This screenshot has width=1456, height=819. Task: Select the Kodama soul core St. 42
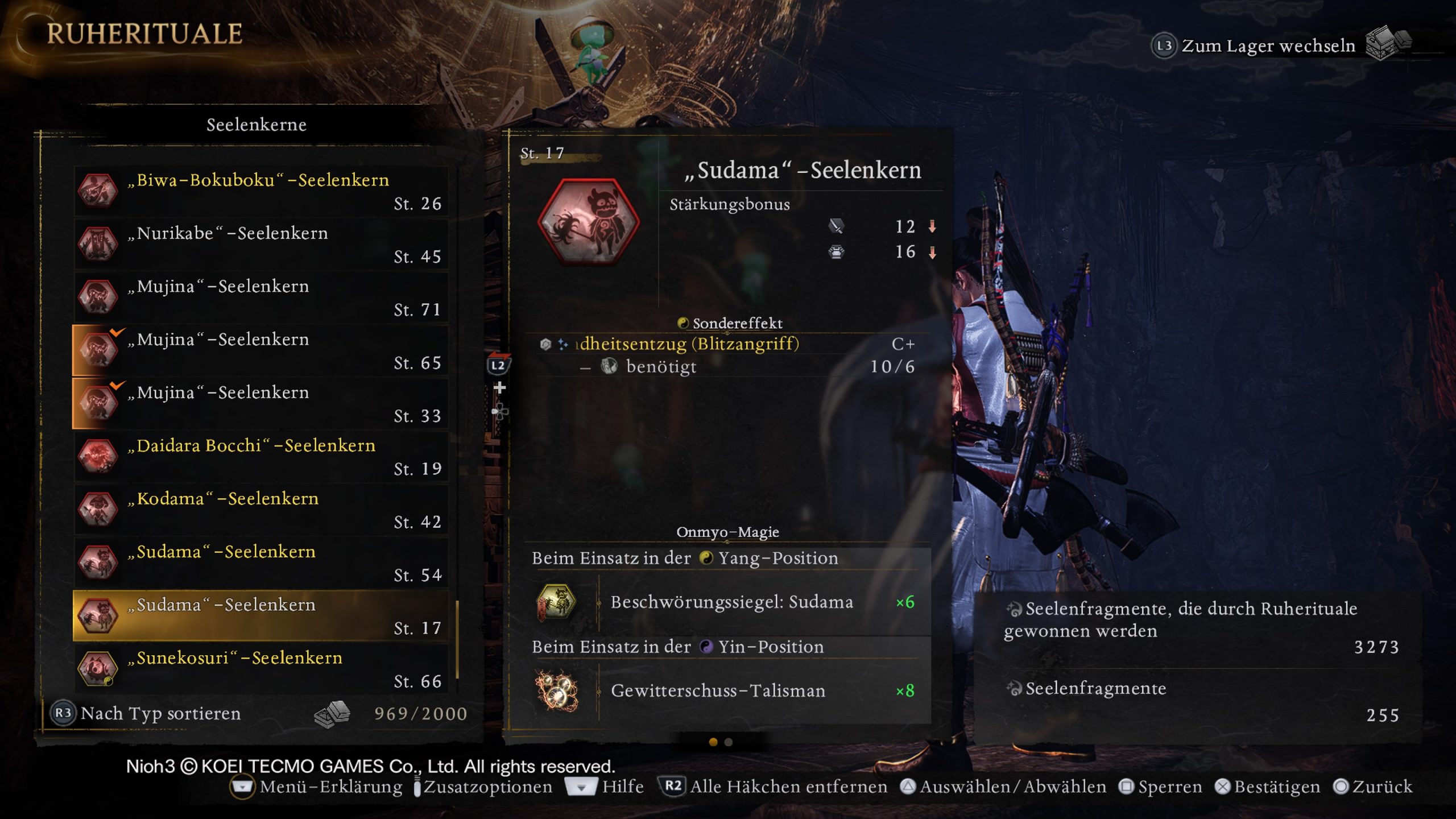click(x=260, y=510)
